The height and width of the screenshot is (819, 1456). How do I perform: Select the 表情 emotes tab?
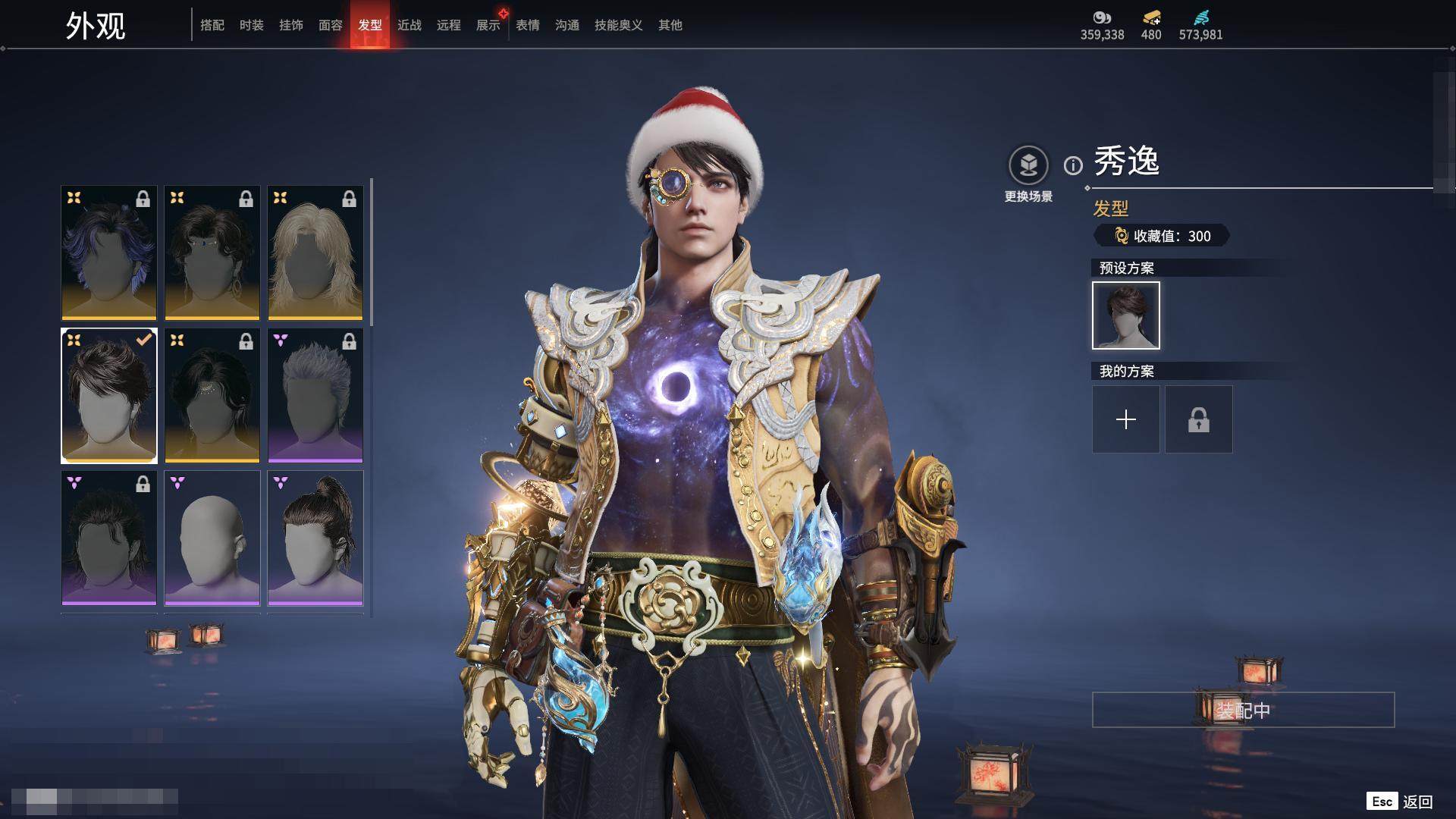pos(528,25)
